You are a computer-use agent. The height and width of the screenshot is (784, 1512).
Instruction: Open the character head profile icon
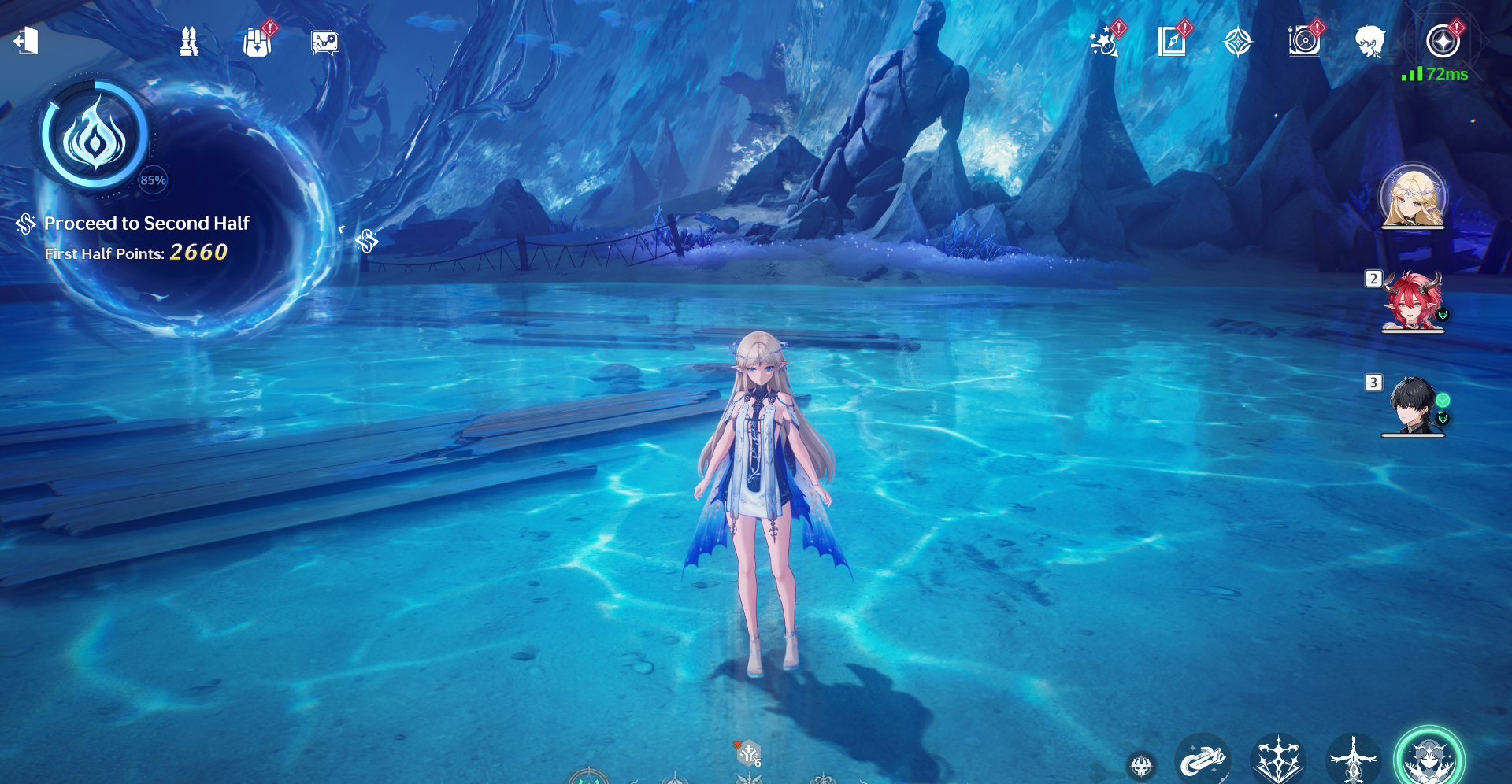tap(1370, 42)
